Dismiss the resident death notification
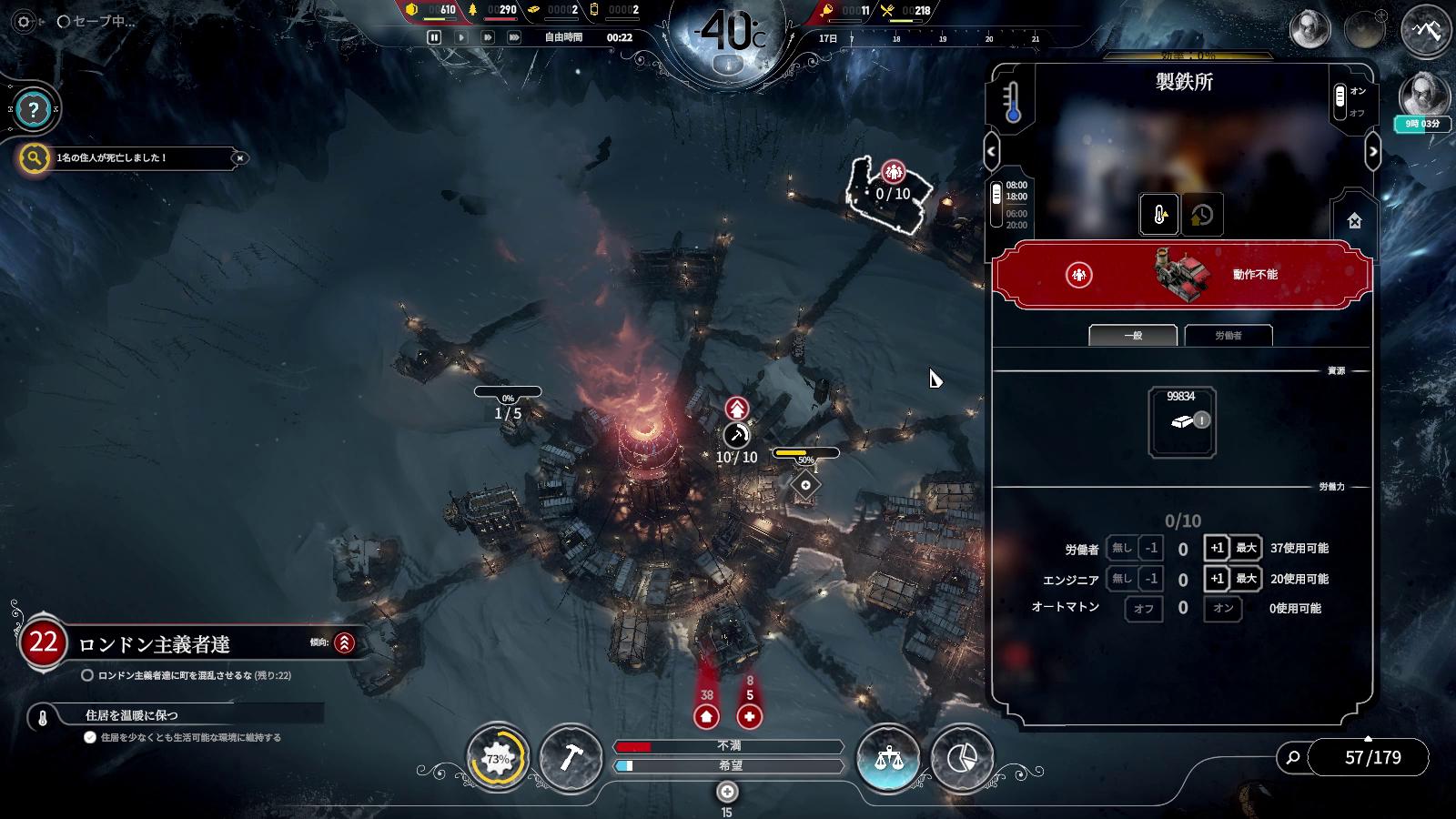1456x819 pixels. 239,158
